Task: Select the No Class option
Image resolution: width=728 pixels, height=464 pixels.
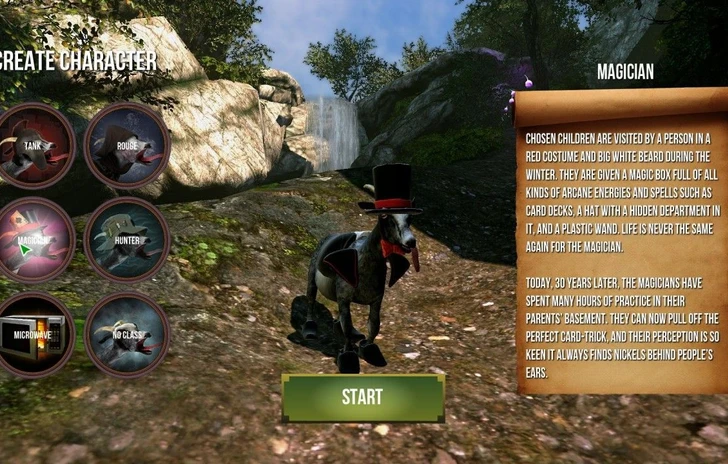Action: [x=127, y=334]
